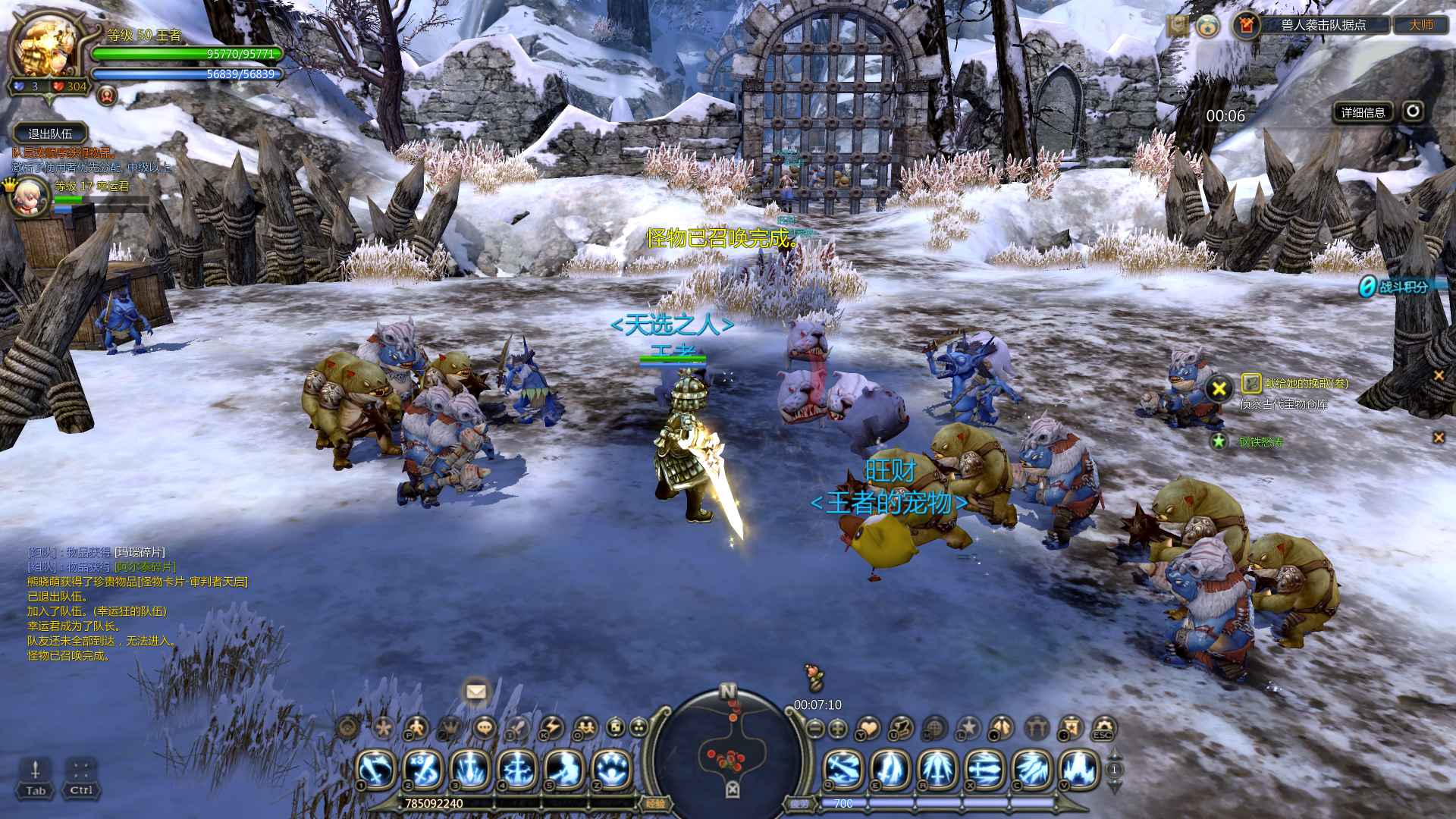Trigger the crossed swords skill in slot Q

[x=844, y=770]
